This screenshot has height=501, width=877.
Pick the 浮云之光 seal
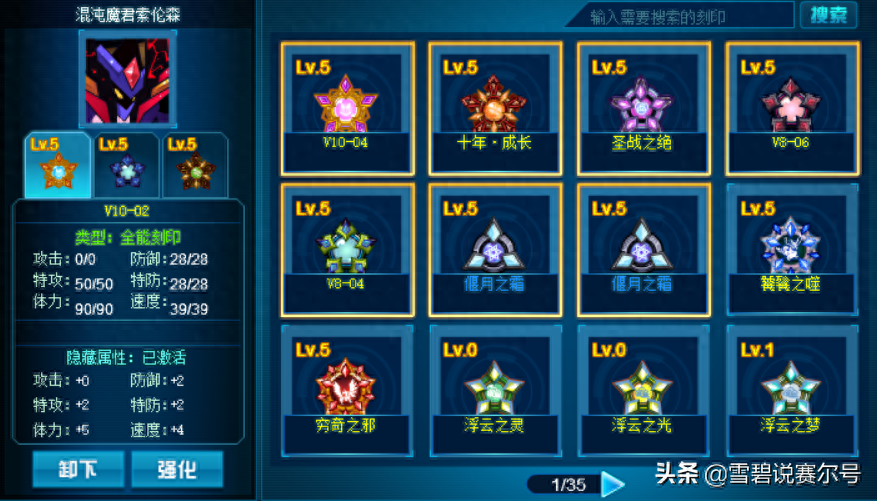643,386
